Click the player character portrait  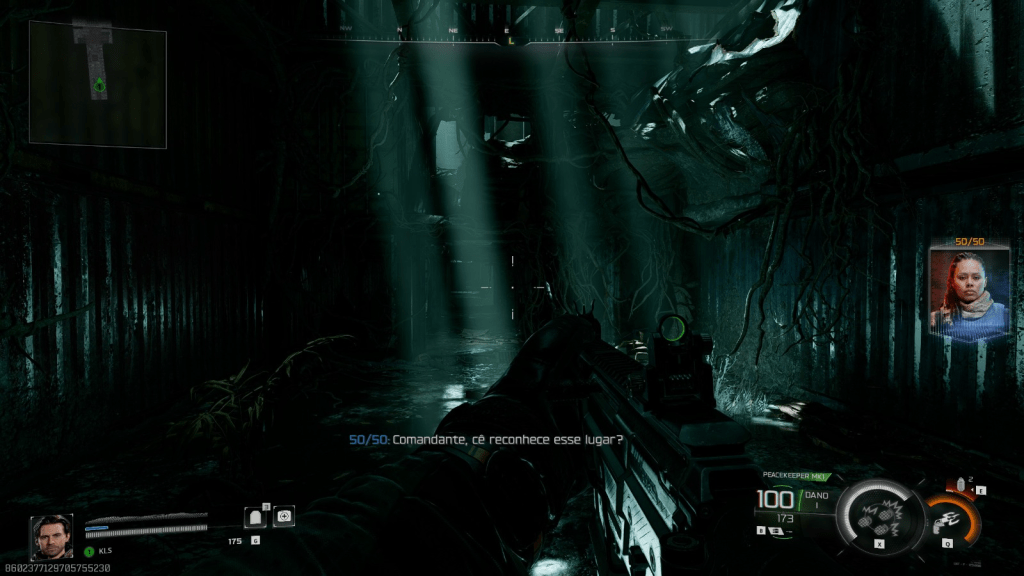(50, 536)
